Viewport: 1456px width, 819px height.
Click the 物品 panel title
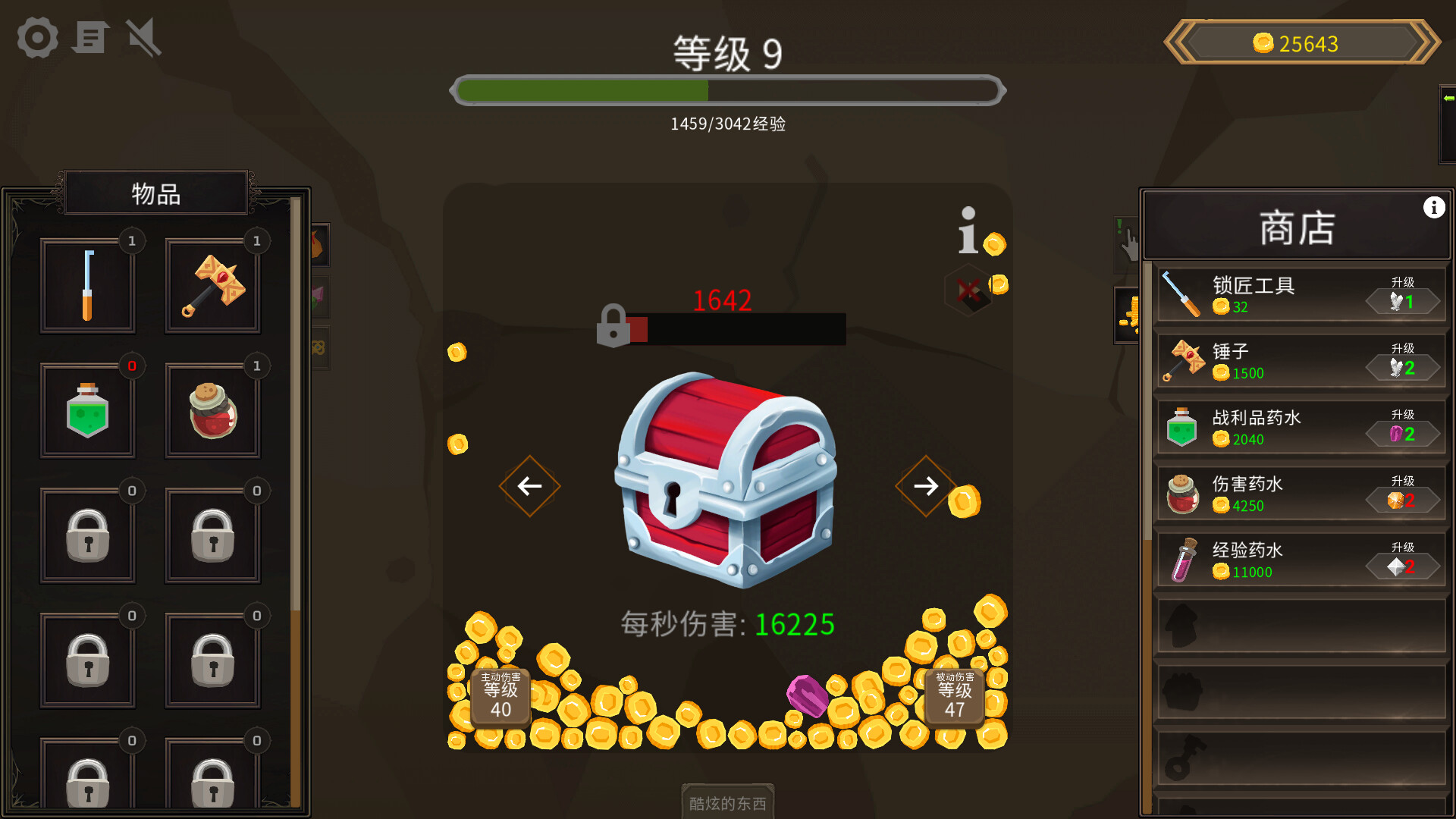[155, 193]
